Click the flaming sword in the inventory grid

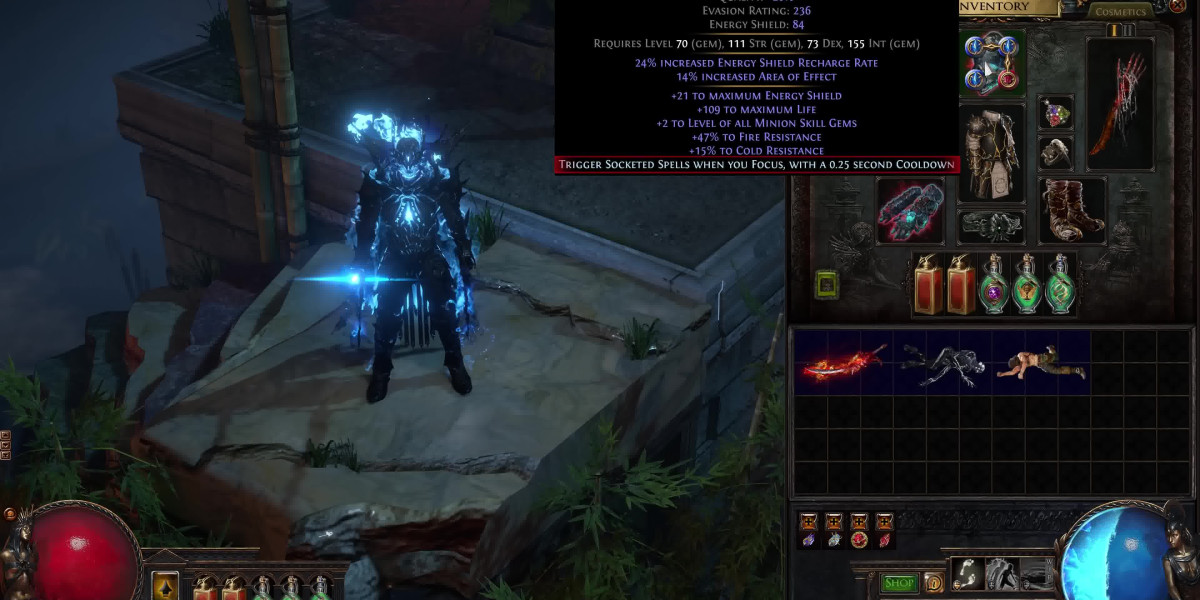coord(843,363)
